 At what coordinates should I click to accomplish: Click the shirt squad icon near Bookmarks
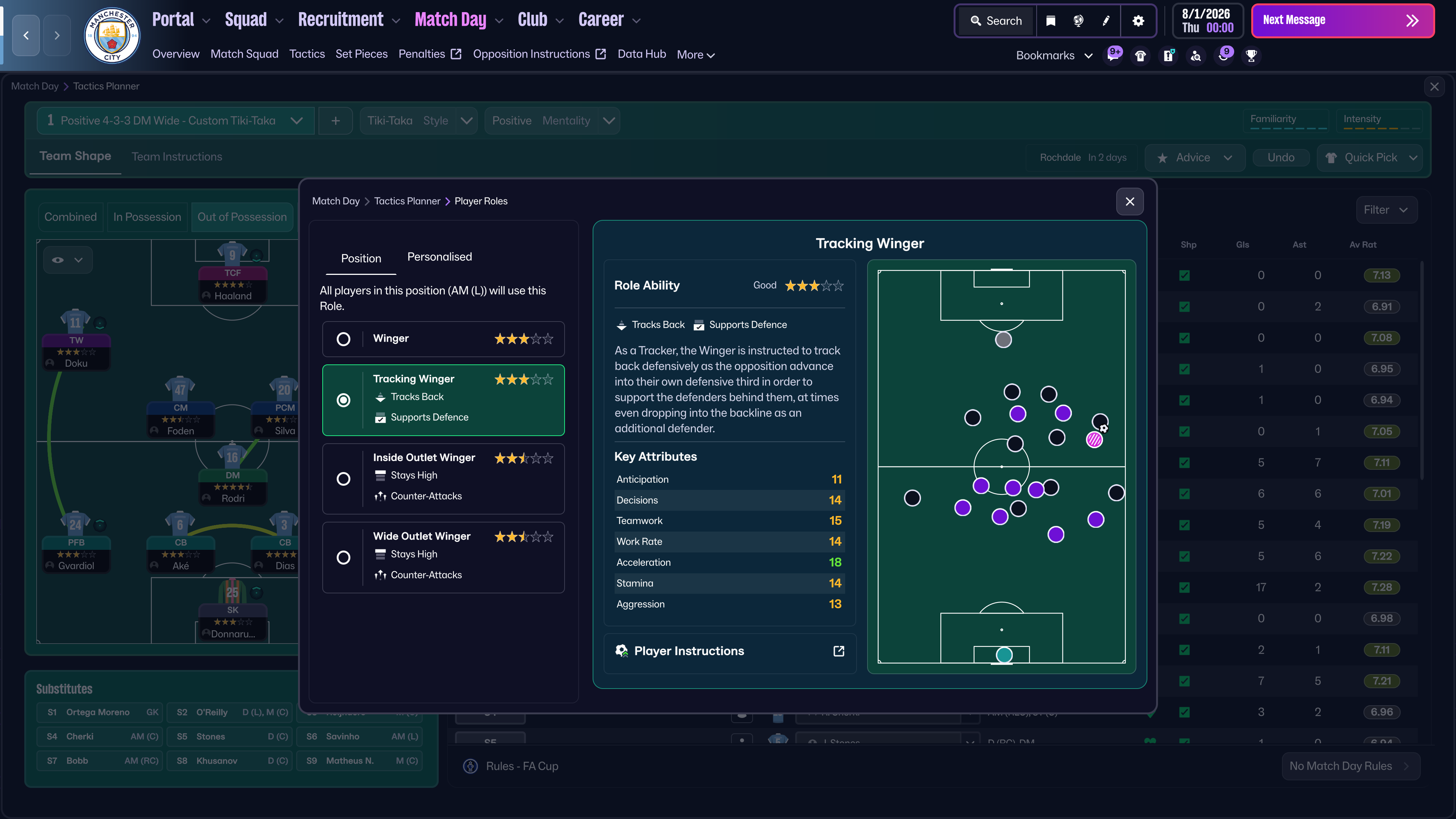[x=1140, y=55]
